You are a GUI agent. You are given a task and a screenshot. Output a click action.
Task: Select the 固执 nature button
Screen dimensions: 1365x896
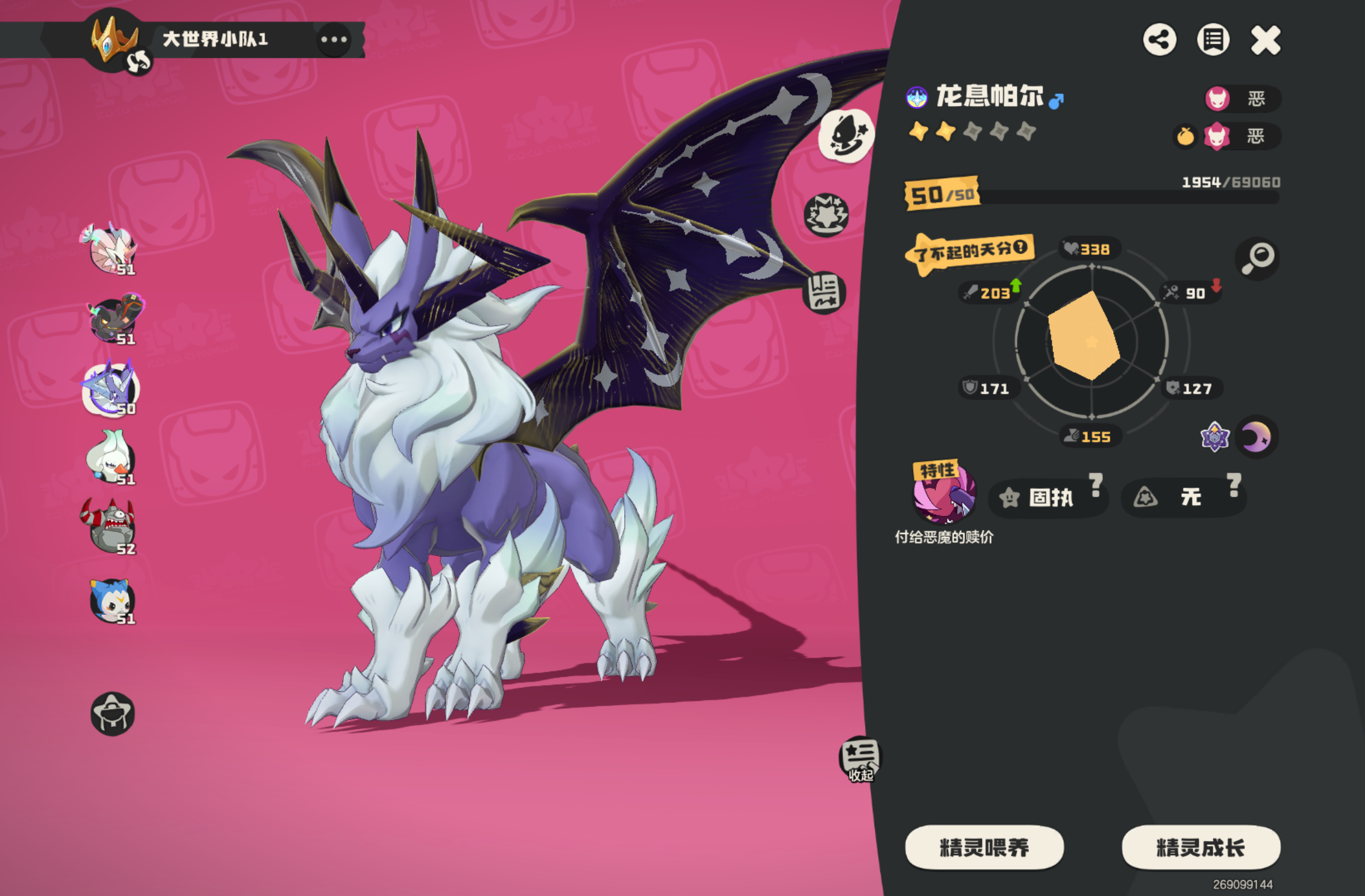(x=1048, y=497)
